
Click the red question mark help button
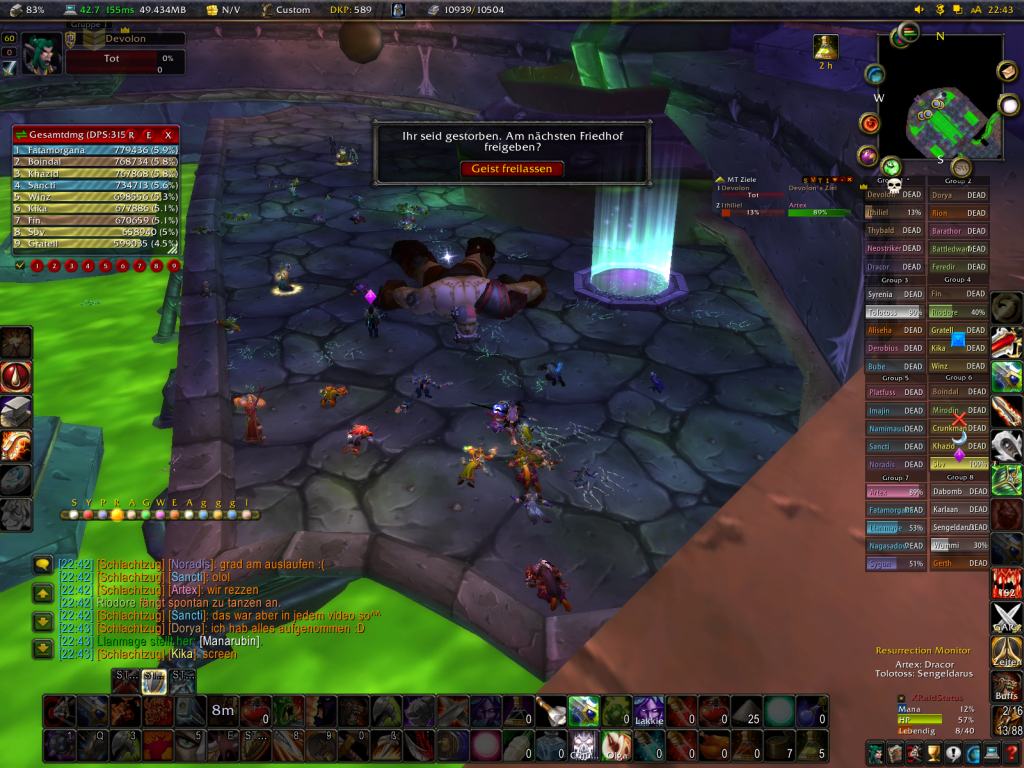coord(1012,753)
